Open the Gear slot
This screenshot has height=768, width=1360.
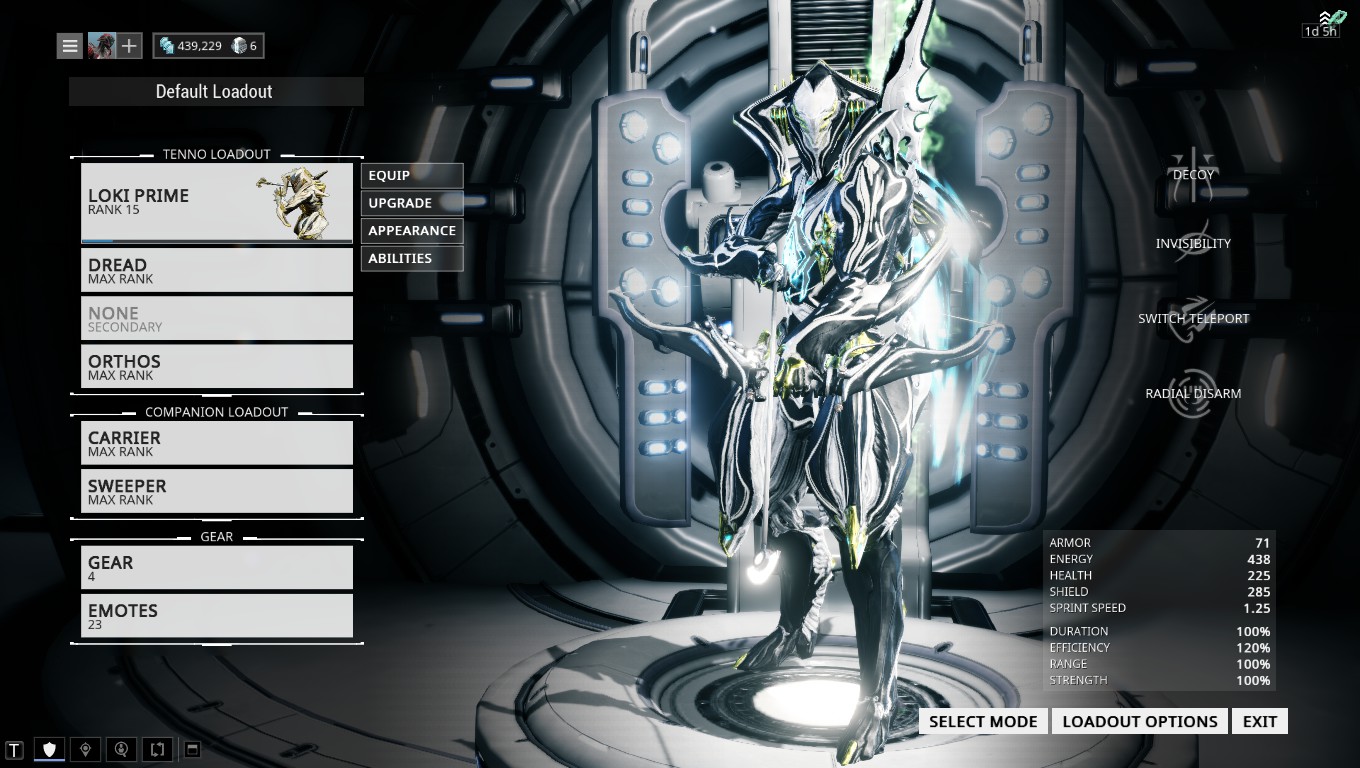coord(216,567)
